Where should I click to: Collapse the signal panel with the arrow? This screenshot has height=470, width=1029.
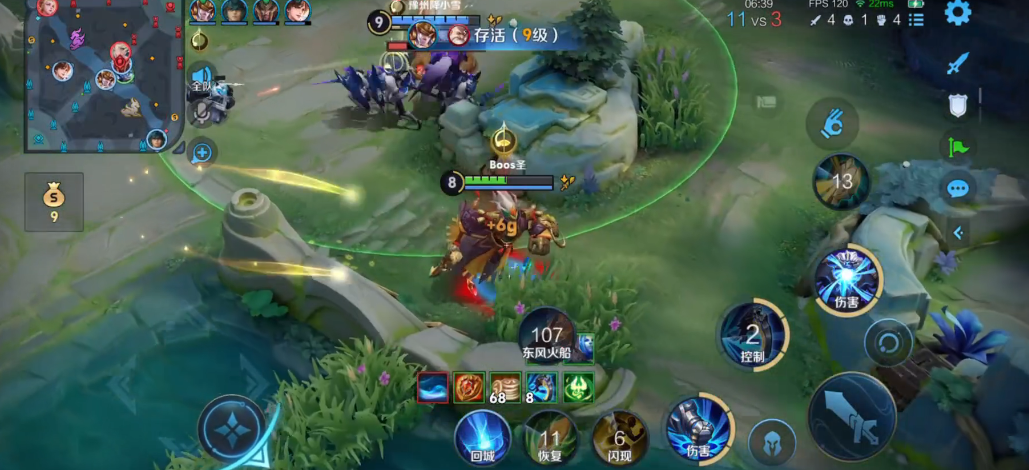pos(958,233)
